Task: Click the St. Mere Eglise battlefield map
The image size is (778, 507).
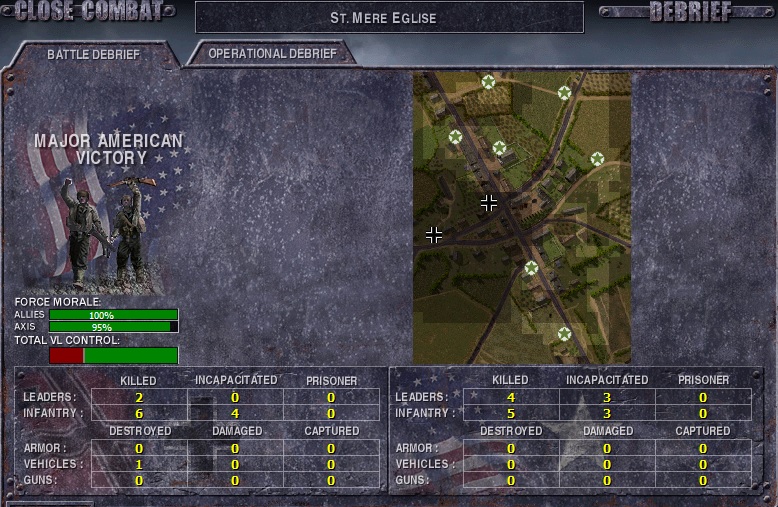Action: pyautogui.click(x=521, y=217)
